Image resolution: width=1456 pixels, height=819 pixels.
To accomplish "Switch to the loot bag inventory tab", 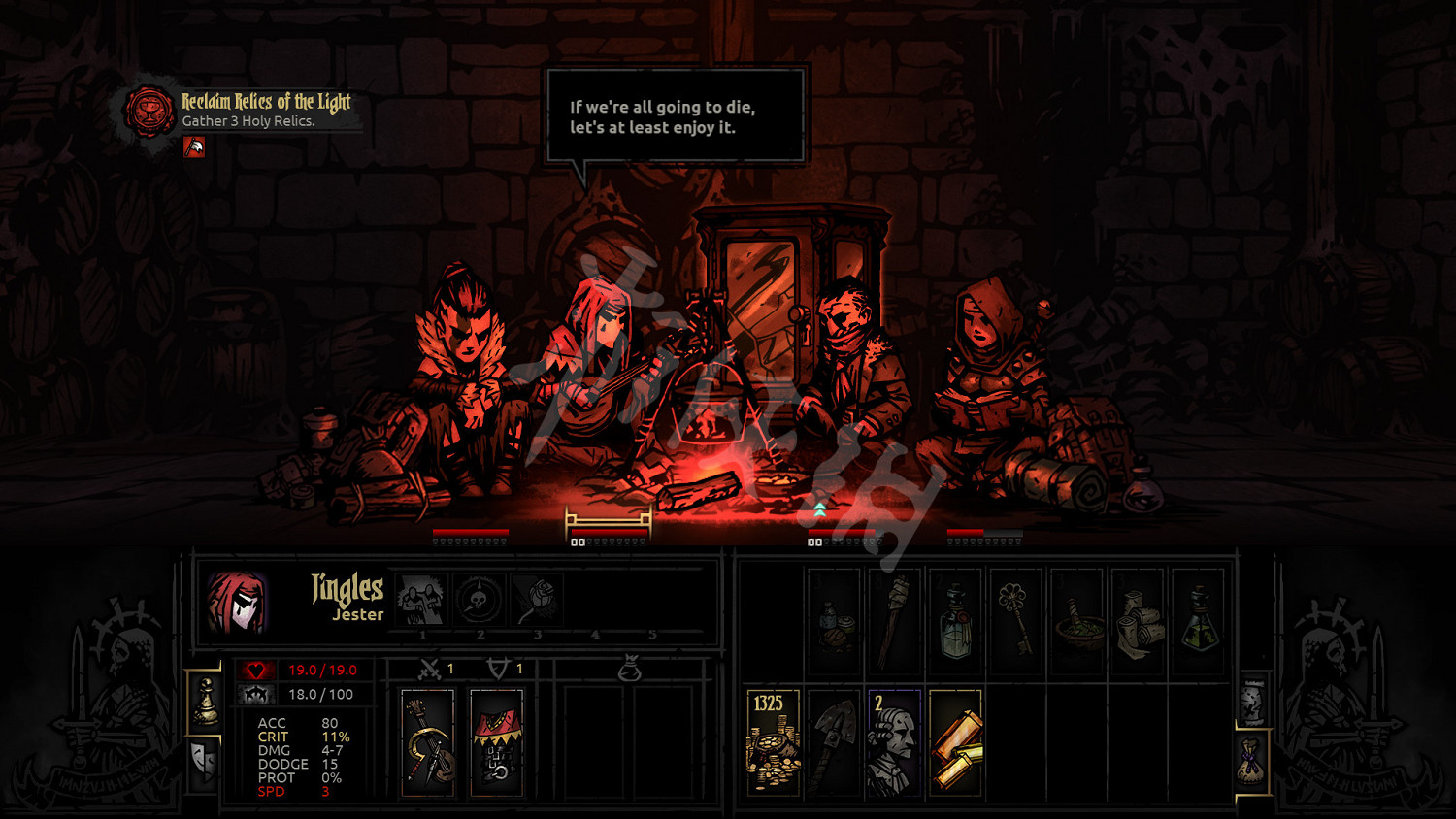I will click(1252, 759).
